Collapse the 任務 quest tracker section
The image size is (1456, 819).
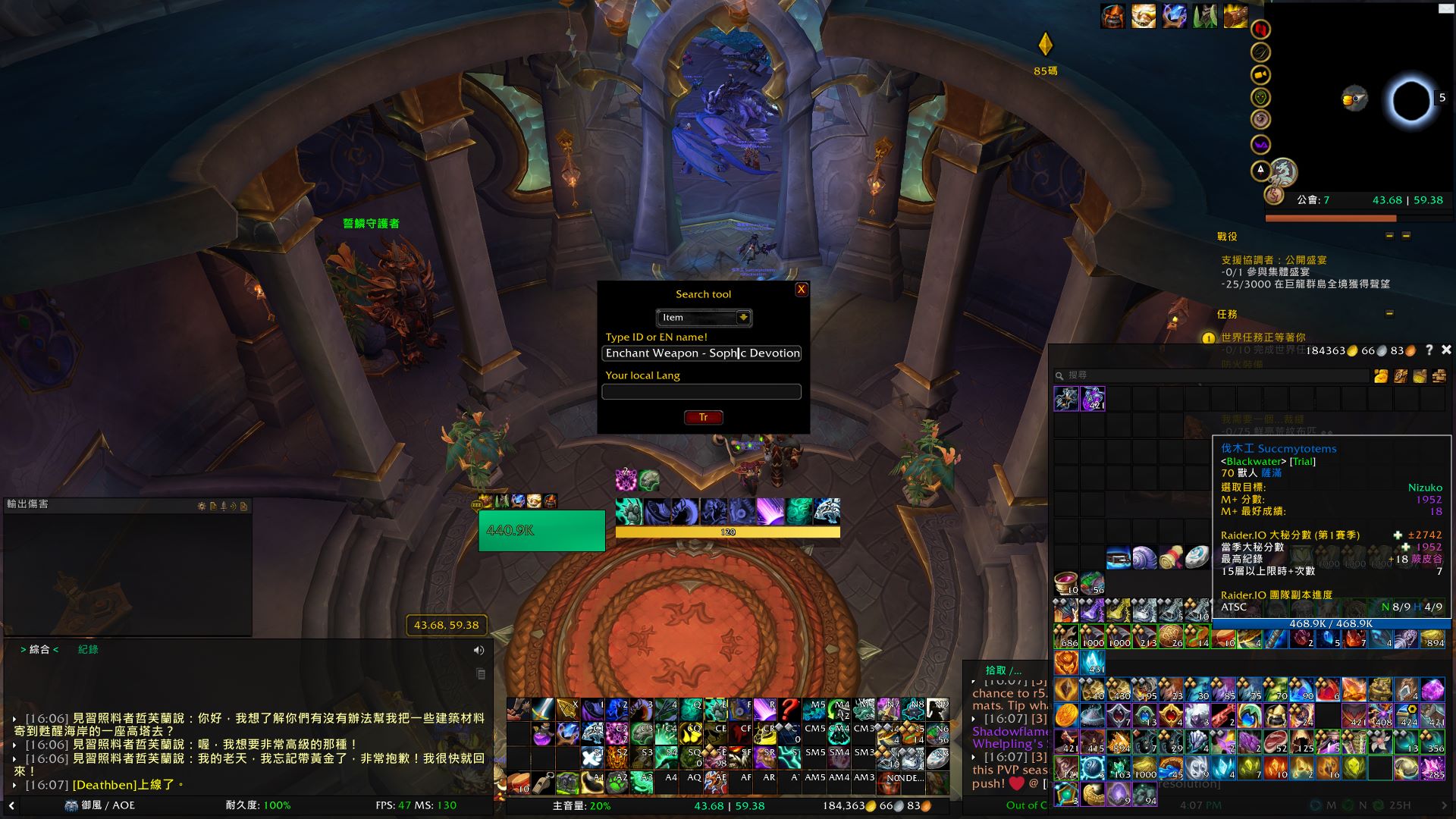[1388, 311]
